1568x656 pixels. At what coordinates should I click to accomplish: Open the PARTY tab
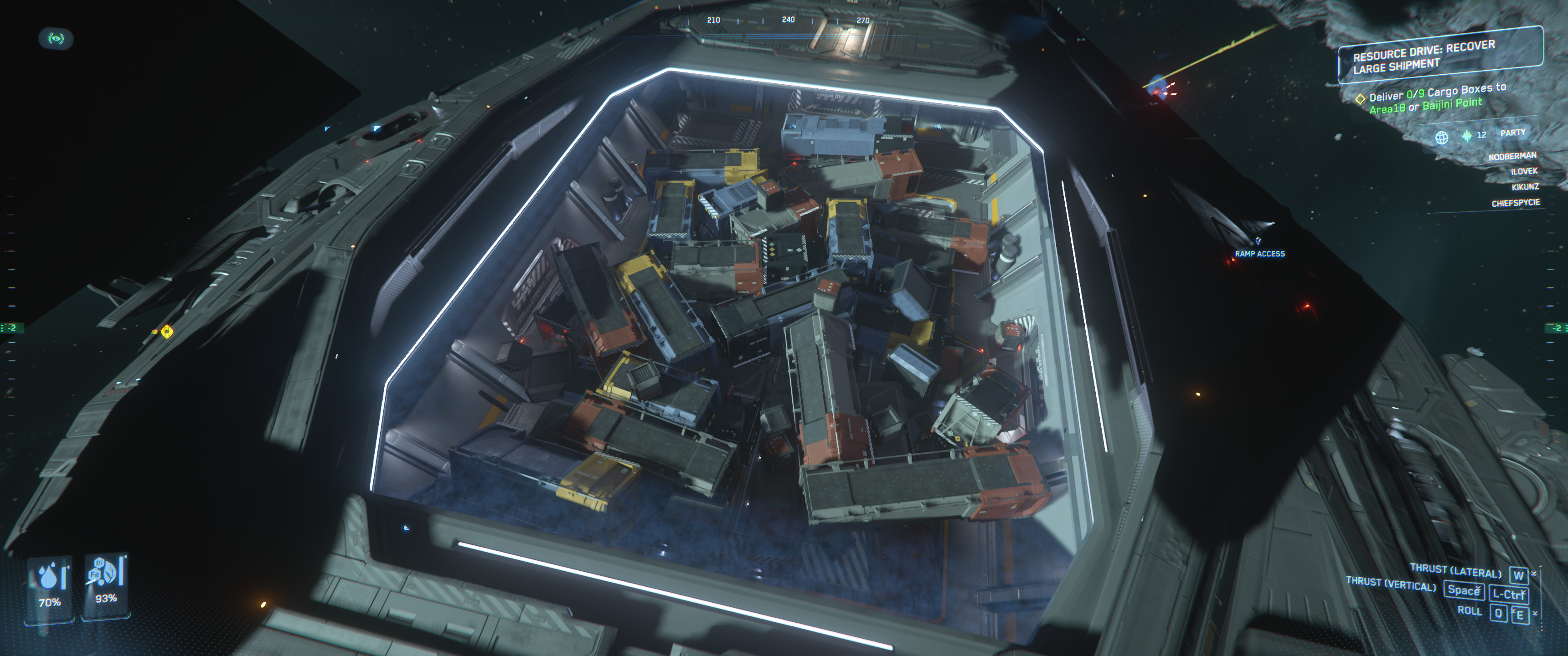pos(1512,133)
